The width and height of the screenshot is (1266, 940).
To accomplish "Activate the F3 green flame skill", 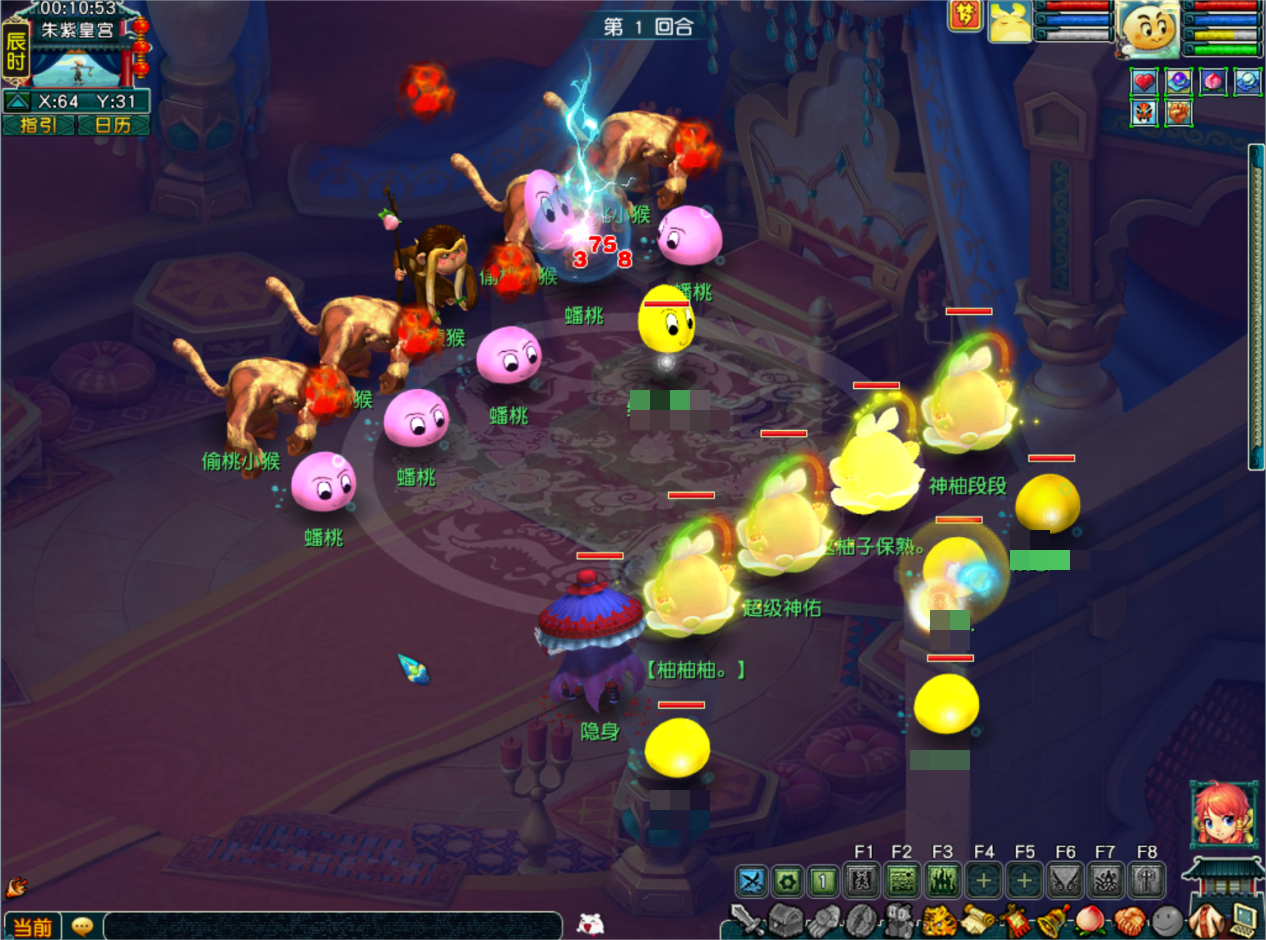I will click(x=943, y=881).
